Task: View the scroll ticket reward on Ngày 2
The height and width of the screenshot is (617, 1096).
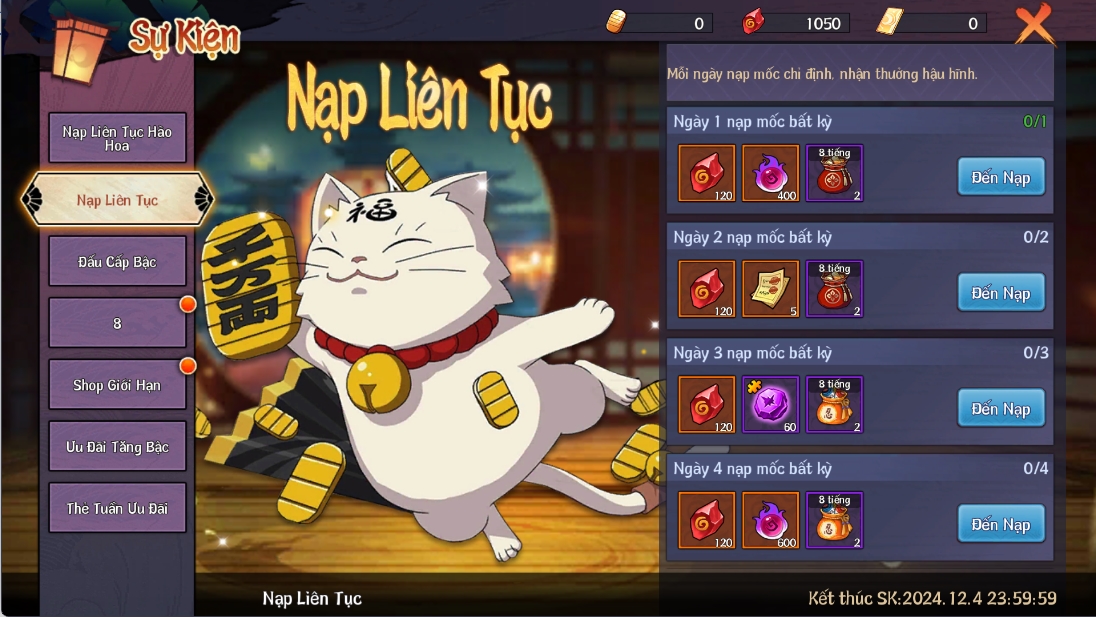Action: click(x=771, y=289)
